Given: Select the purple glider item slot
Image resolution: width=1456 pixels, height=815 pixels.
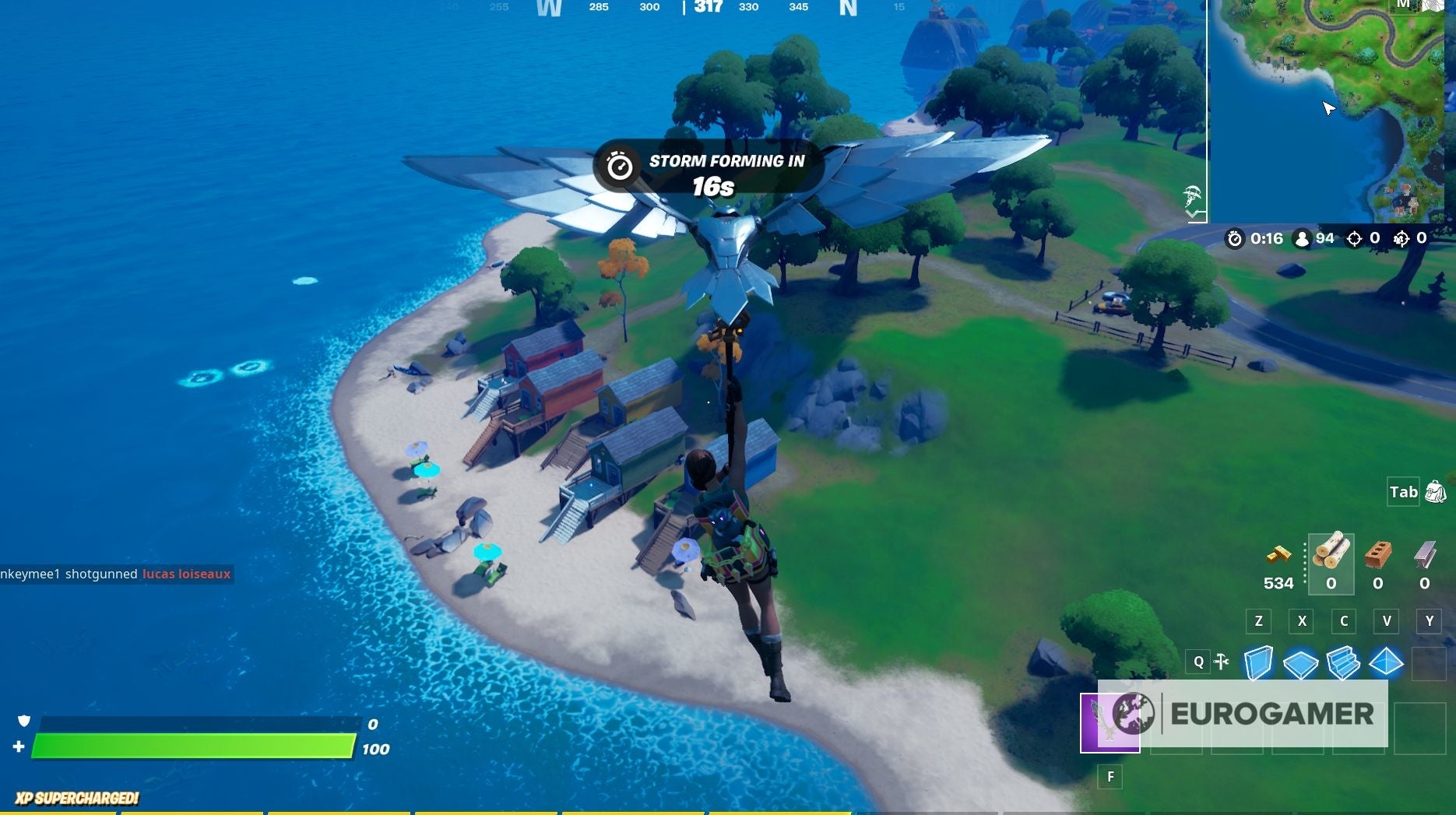Looking at the screenshot, I should point(1110,723).
